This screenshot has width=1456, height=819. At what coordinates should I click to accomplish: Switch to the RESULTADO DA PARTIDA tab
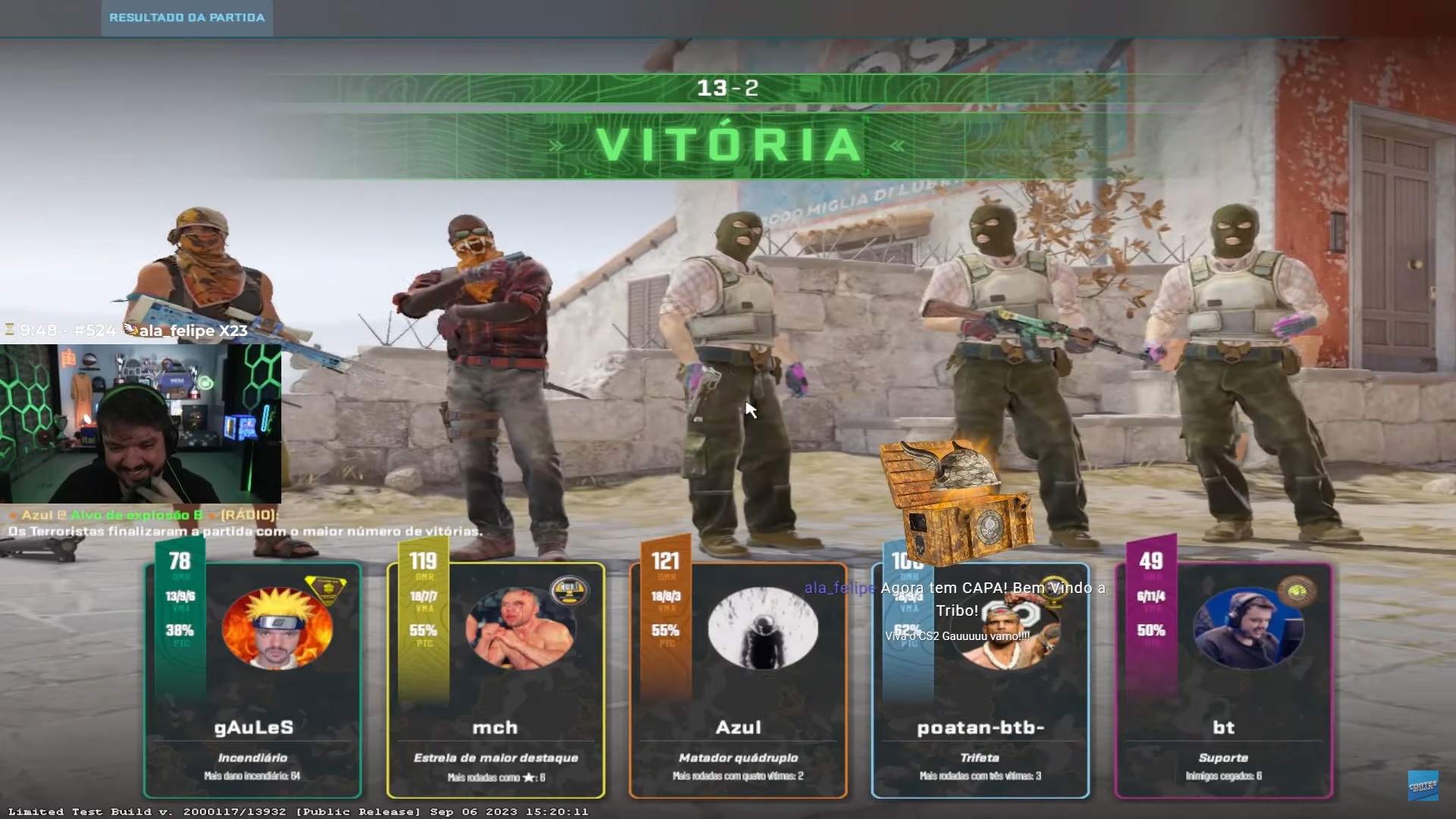pos(187,18)
